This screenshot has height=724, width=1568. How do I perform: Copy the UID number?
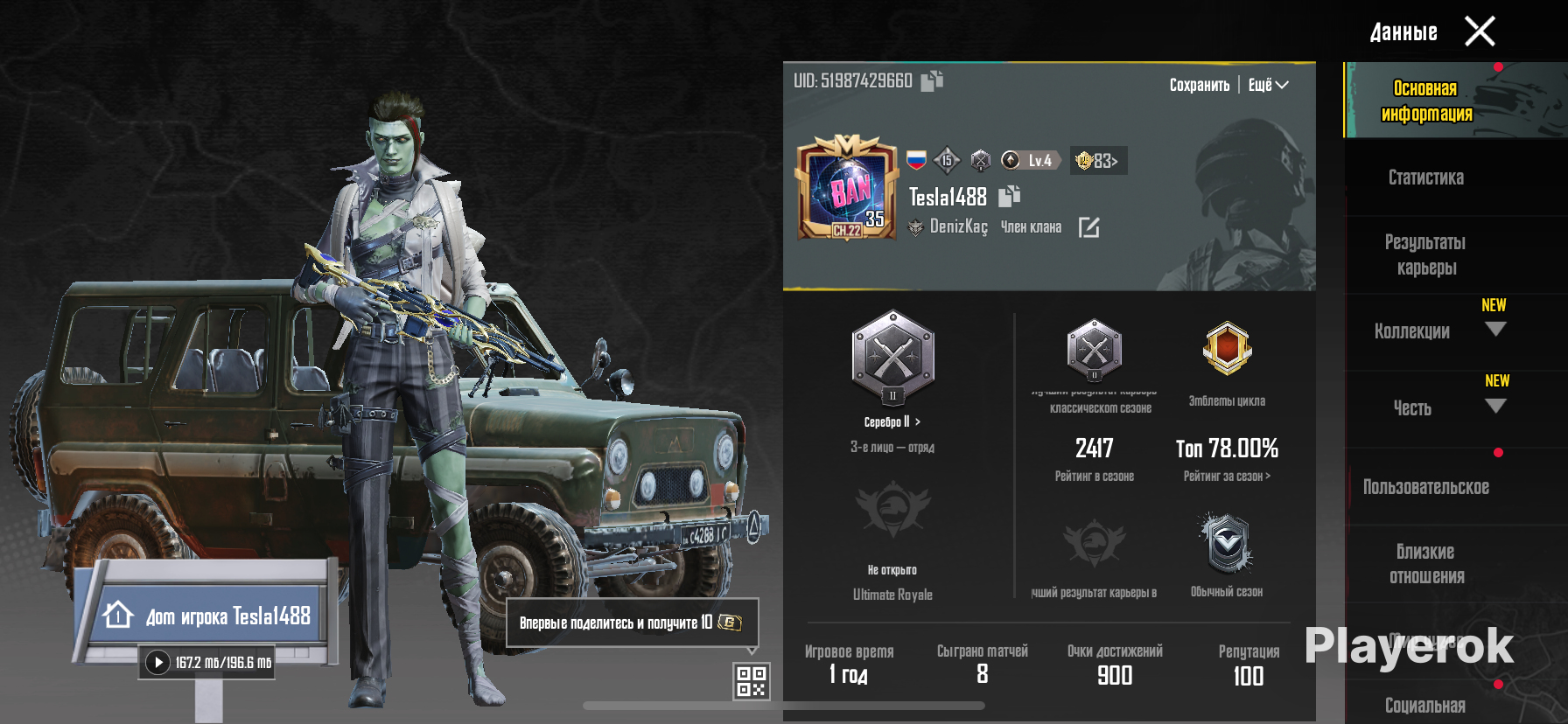pos(932,80)
